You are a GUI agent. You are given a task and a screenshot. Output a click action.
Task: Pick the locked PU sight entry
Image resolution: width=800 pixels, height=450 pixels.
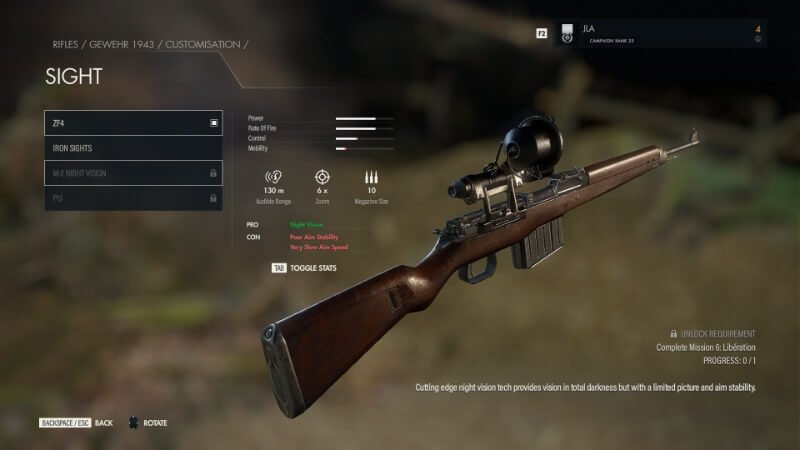click(x=133, y=198)
